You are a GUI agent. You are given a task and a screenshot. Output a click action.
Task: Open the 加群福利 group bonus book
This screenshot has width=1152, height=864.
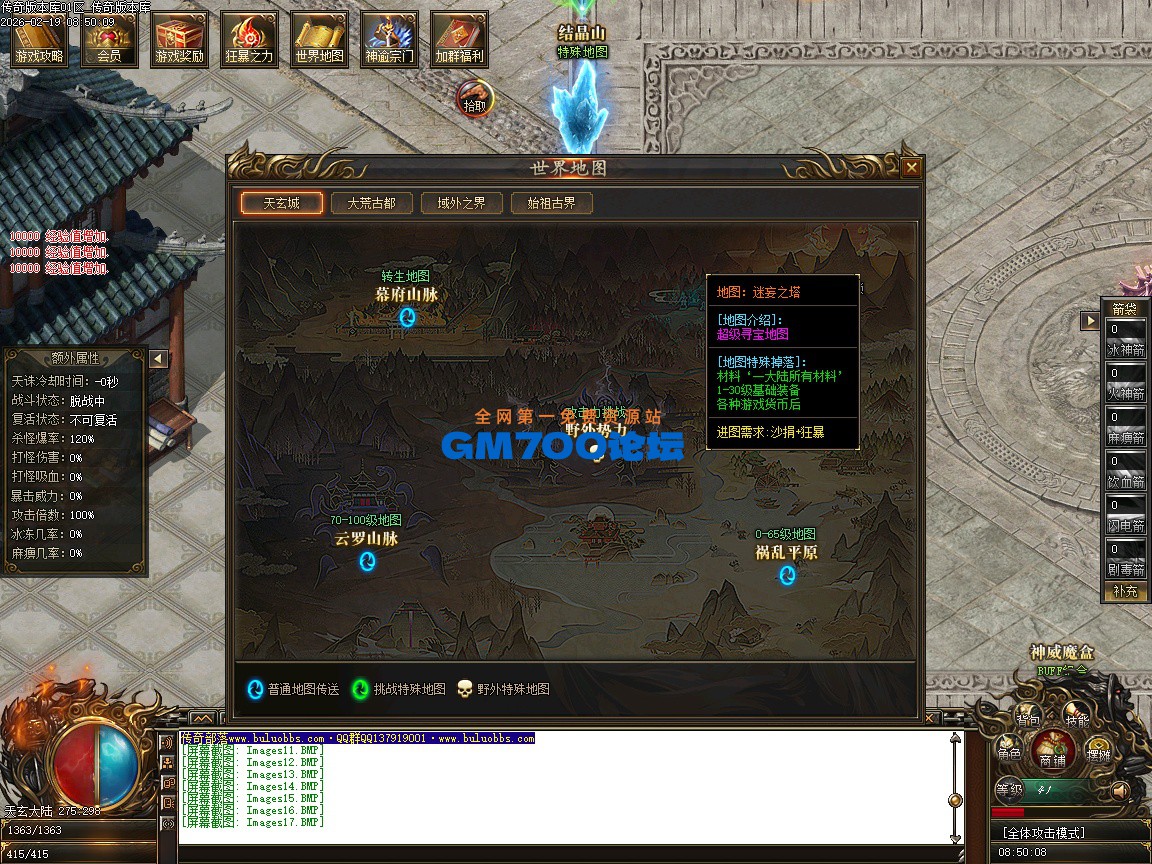[x=459, y=41]
